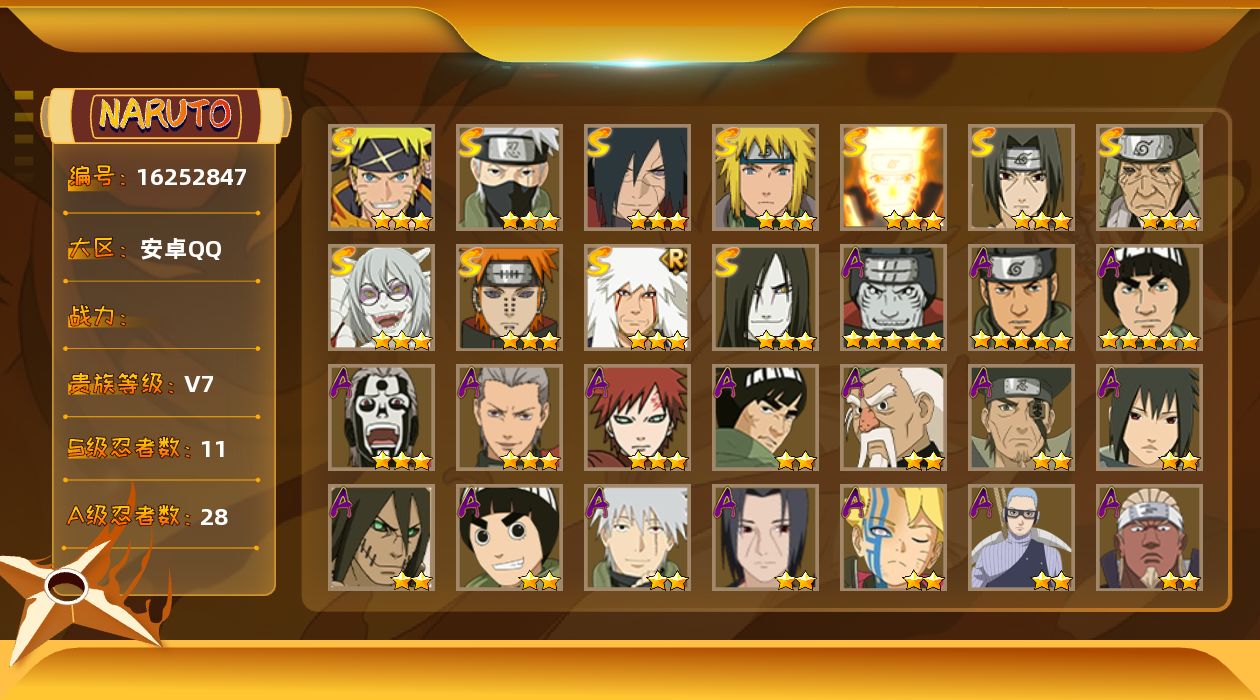Pick the elderly helmeted Third Hokage portrait
The height and width of the screenshot is (700, 1260).
tap(1149, 177)
